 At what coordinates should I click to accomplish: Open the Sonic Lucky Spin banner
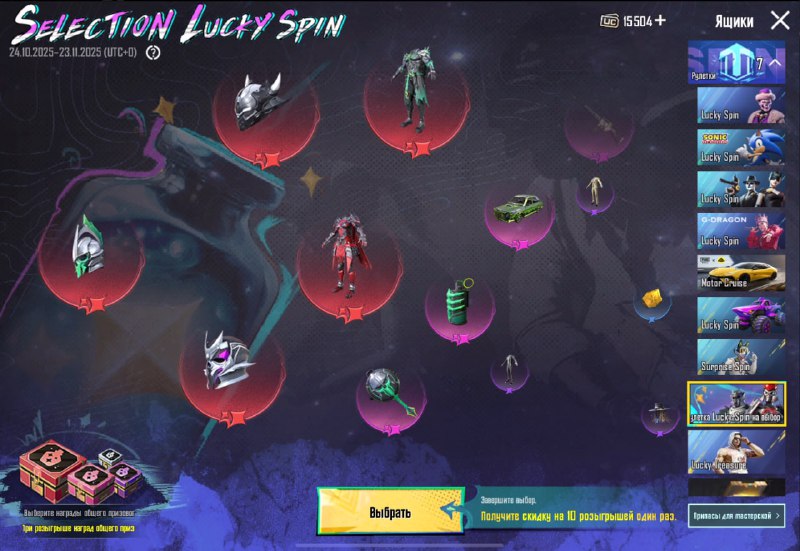[x=742, y=147]
